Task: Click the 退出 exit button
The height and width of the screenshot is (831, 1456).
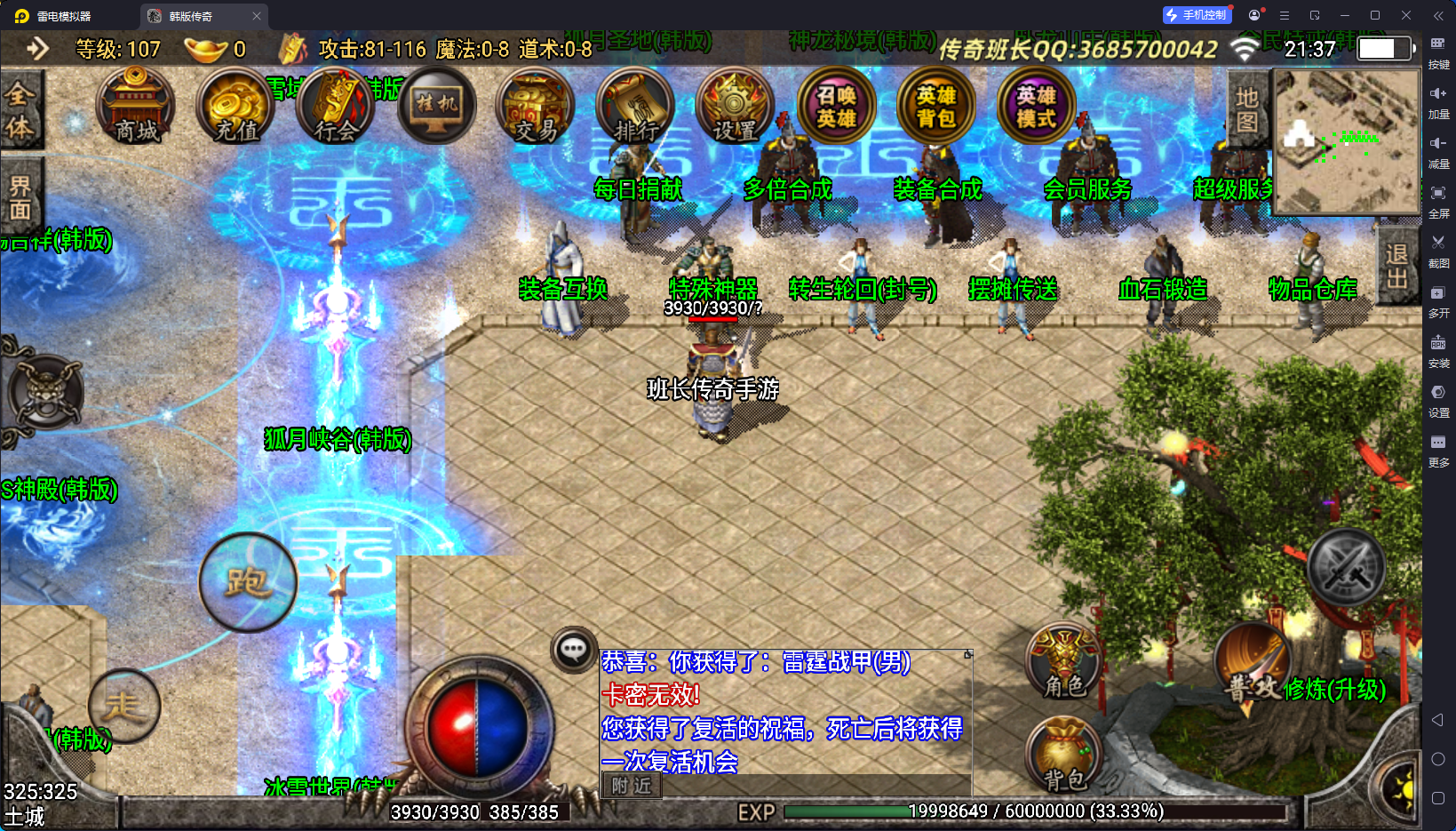Action: tap(1396, 266)
